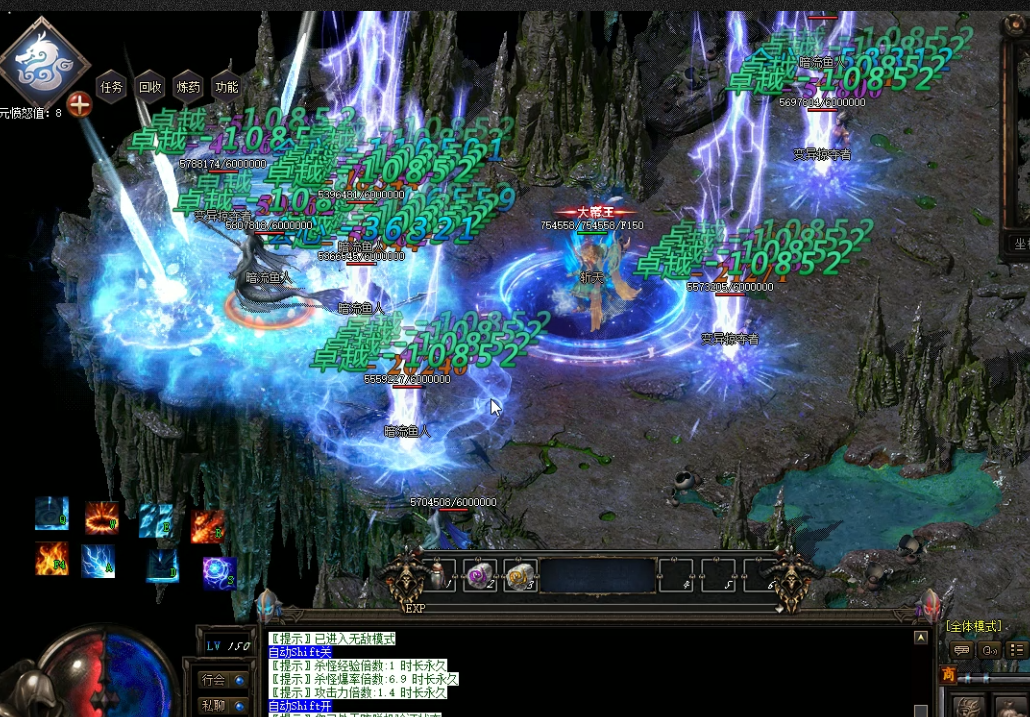1030x717 pixels.
Task: Activate the blue vortex skill marked Q
Action: tap(52, 513)
